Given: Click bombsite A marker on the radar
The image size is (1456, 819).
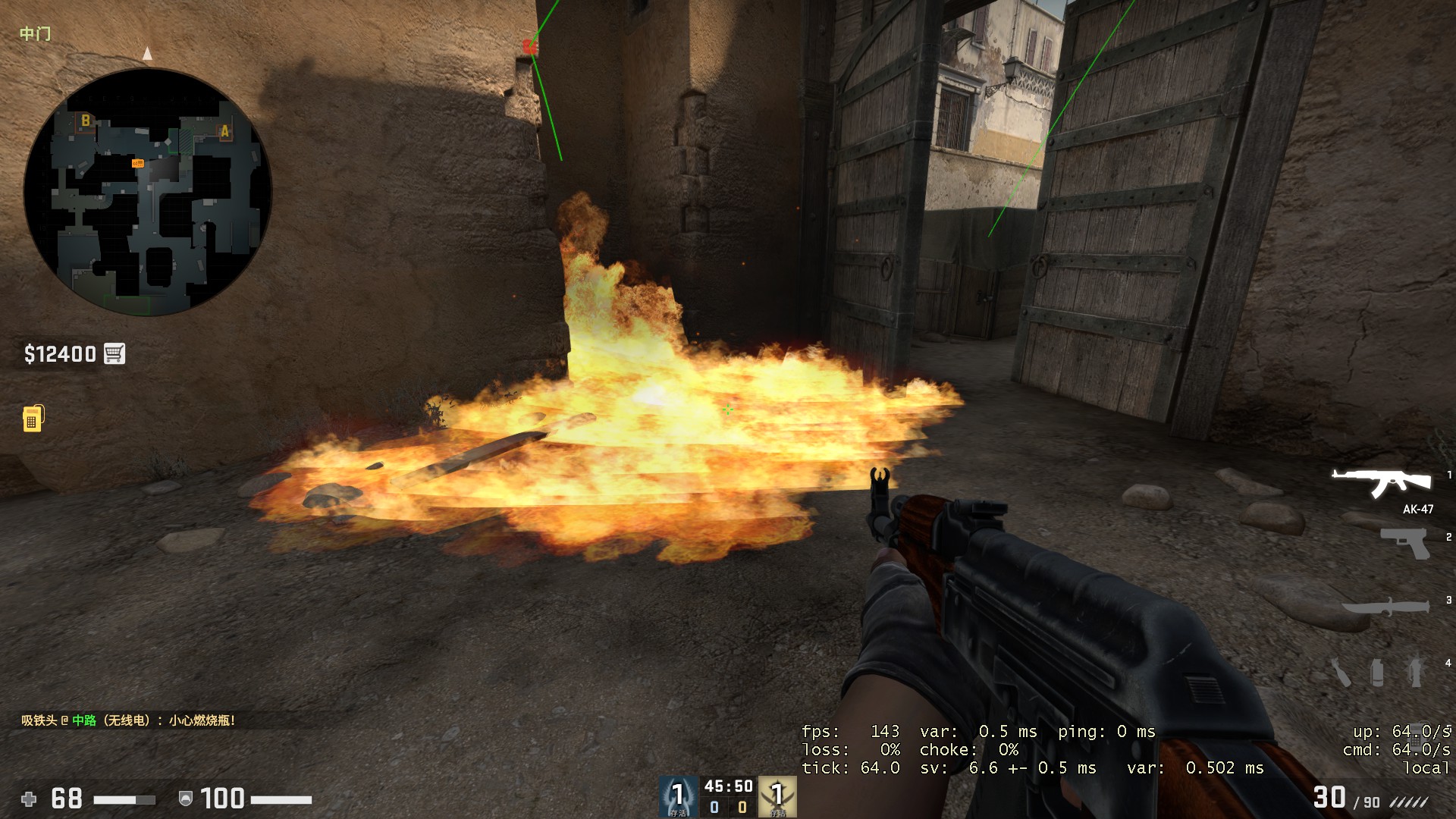Looking at the screenshot, I should tap(225, 131).
